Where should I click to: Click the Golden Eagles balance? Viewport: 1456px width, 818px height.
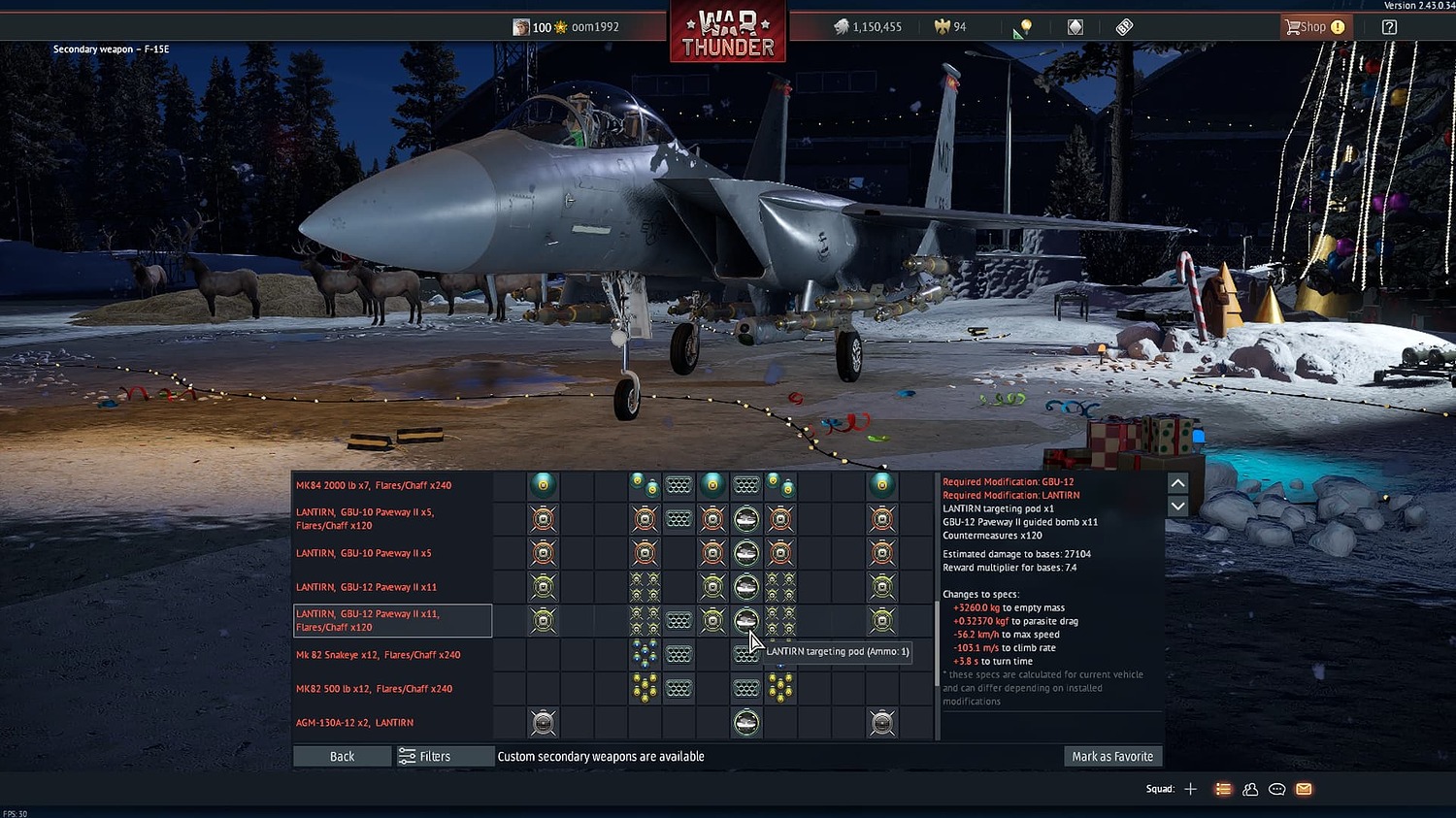click(950, 27)
